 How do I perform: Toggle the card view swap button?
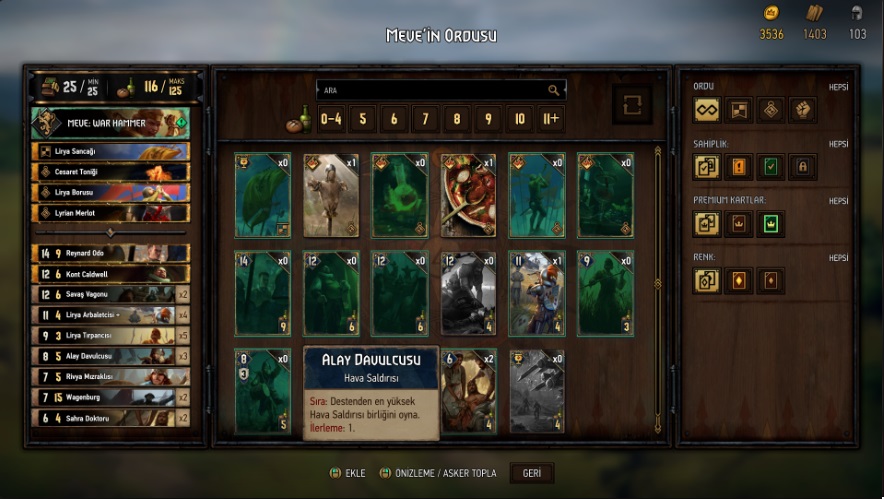(x=631, y=105)
